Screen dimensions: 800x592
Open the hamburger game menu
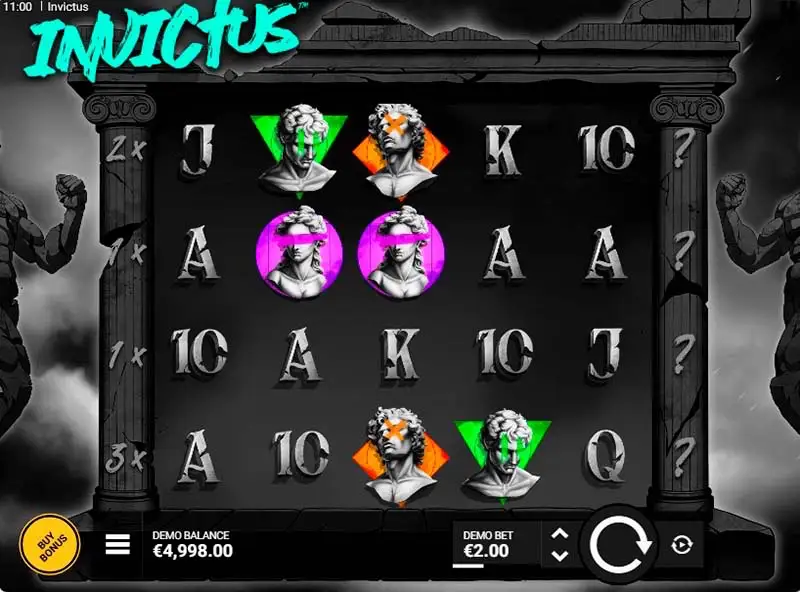click(118, 544)
